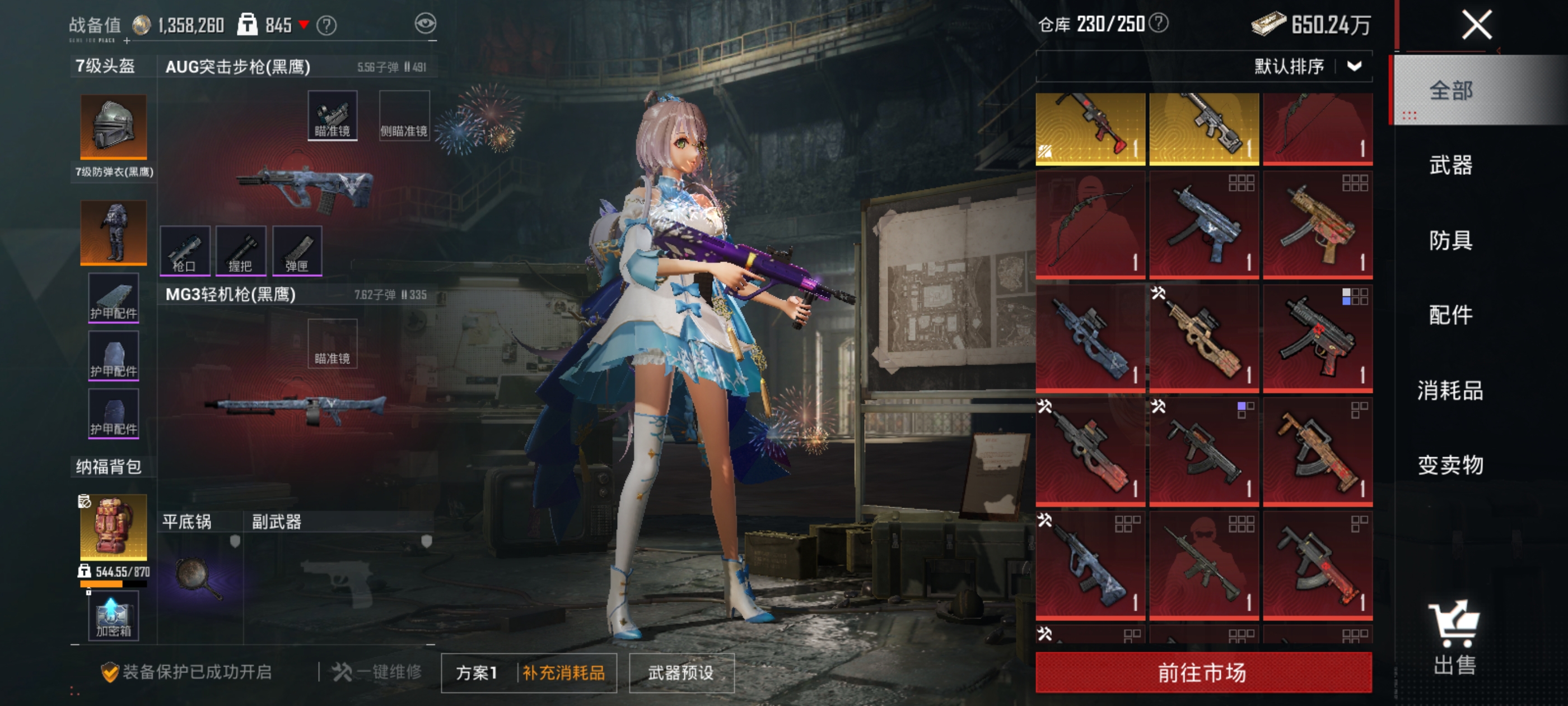Choose 补充消耗品 to refill consumables
This screenshot has width=1568, height=706.
pyautogui.click(x=564, y=673)
